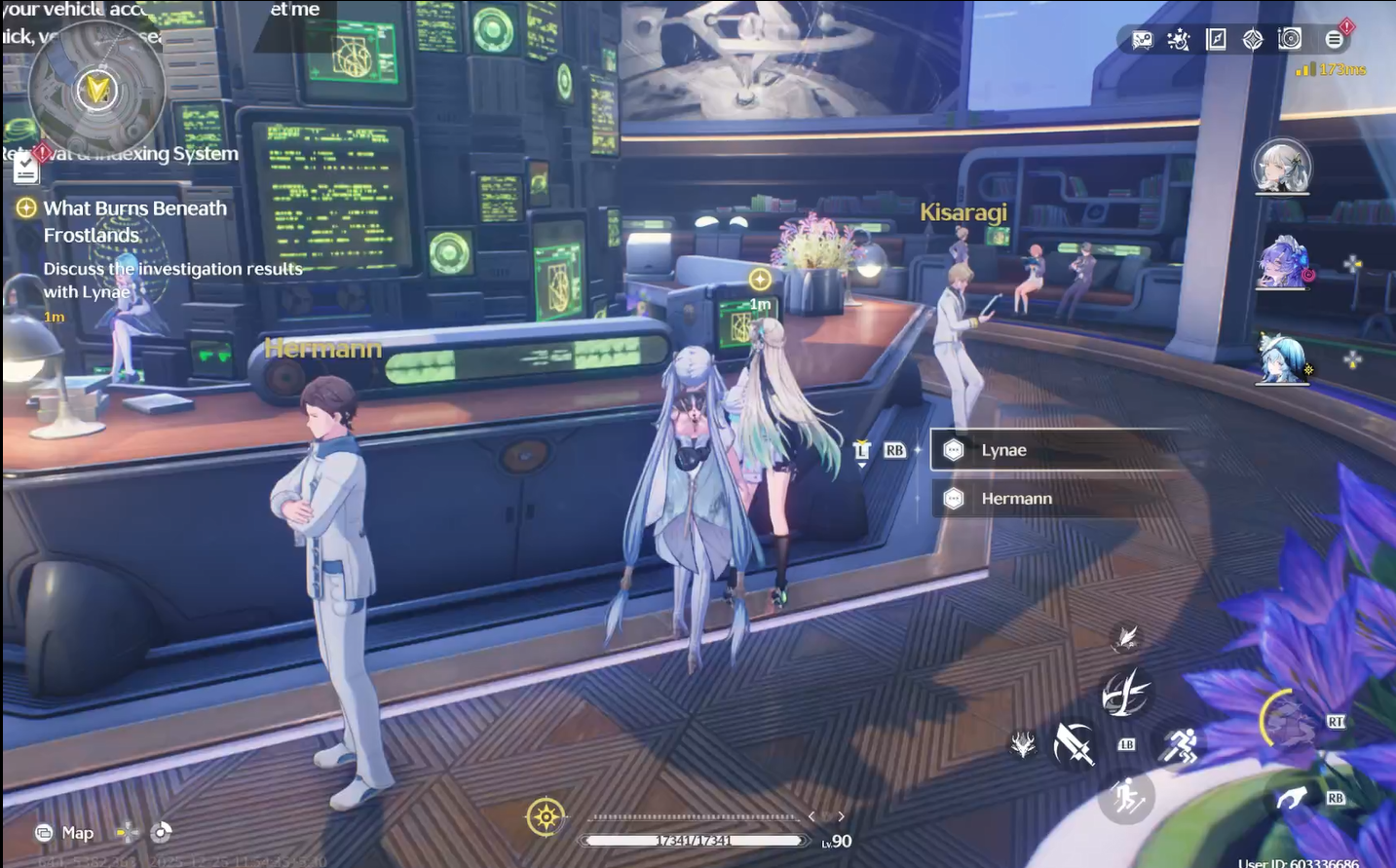Activate the dragon-head echo skill icon
1396x868 pixels.
coord(1022,746)
